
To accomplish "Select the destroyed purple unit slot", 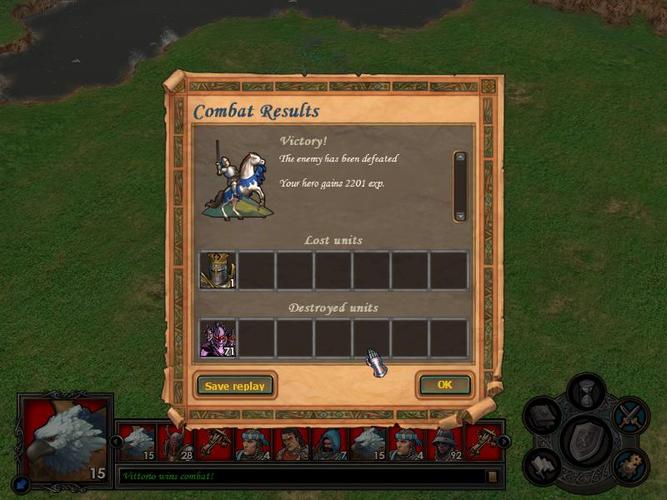I will 217,338.
